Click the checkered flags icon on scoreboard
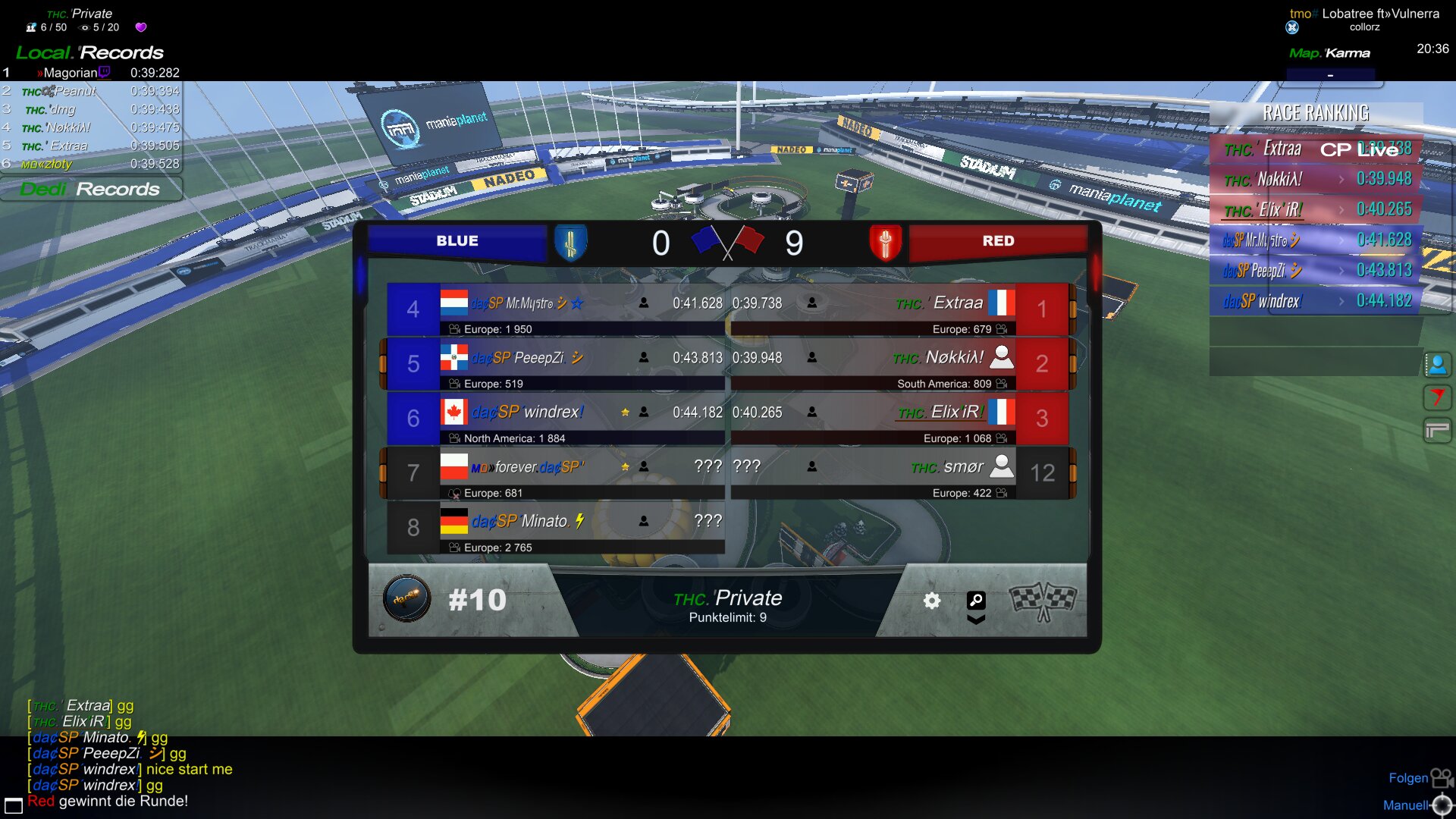The image size is (1456, 819). pos(1043,601)
